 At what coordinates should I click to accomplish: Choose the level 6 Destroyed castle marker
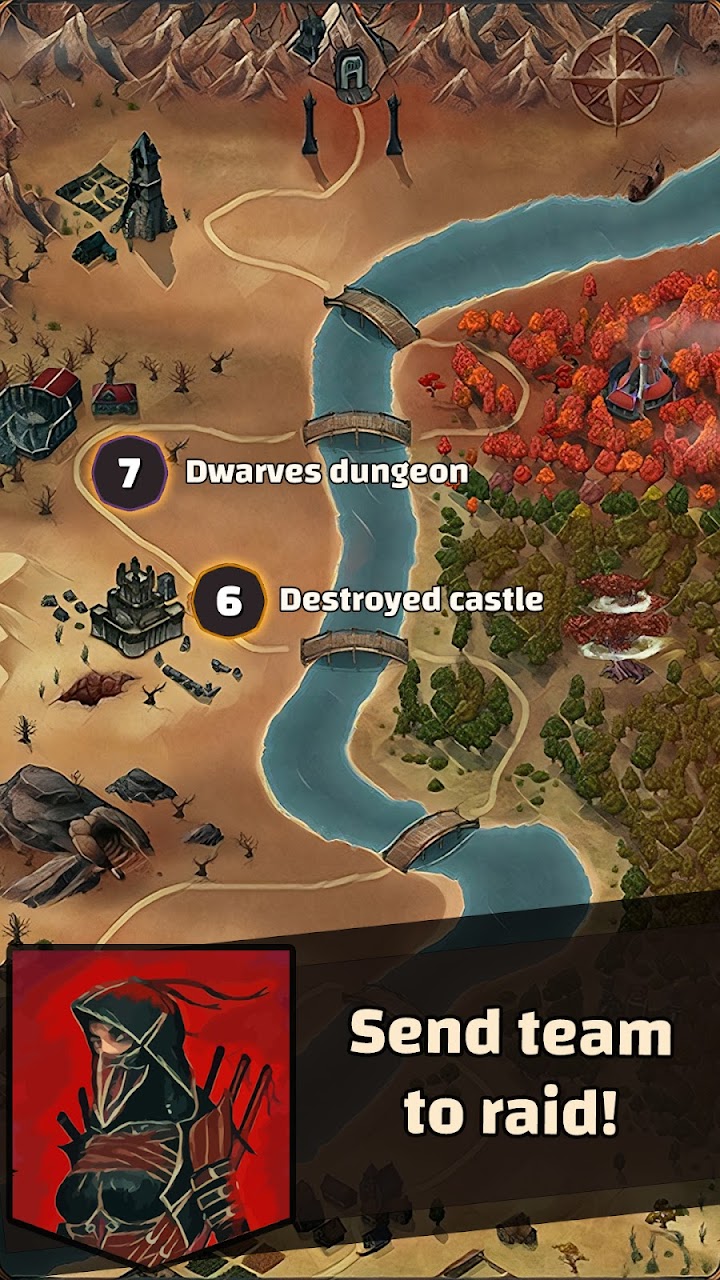tap(229, 601)
